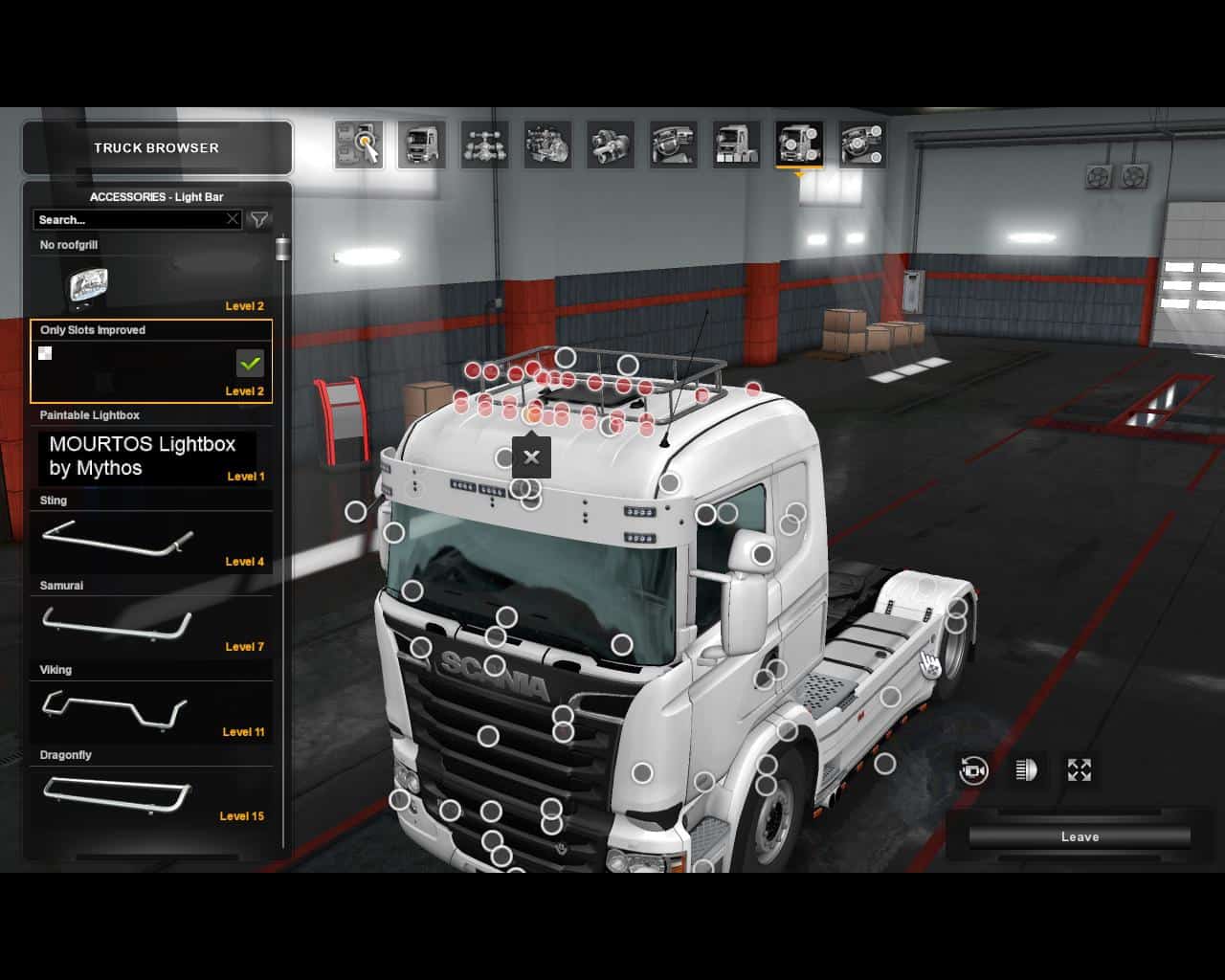Switch to the transmission category tab
Image resolution: width=1225 pixels, height=980 pixels.
tap(611, 145)
